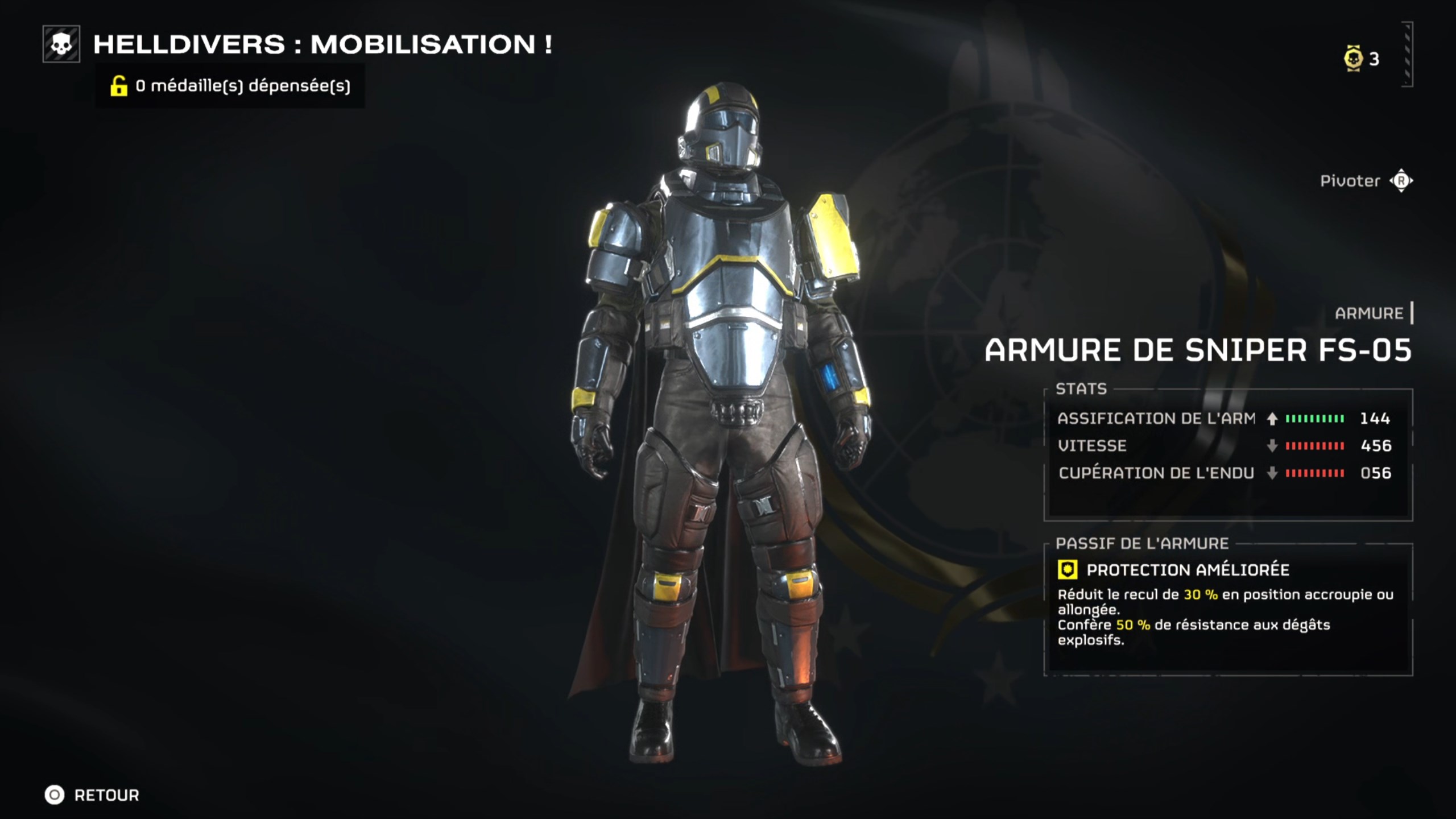Click the Helldivers skull emblem icon
The width and height of the screenshot is (1456, 819).
(61, 46)
